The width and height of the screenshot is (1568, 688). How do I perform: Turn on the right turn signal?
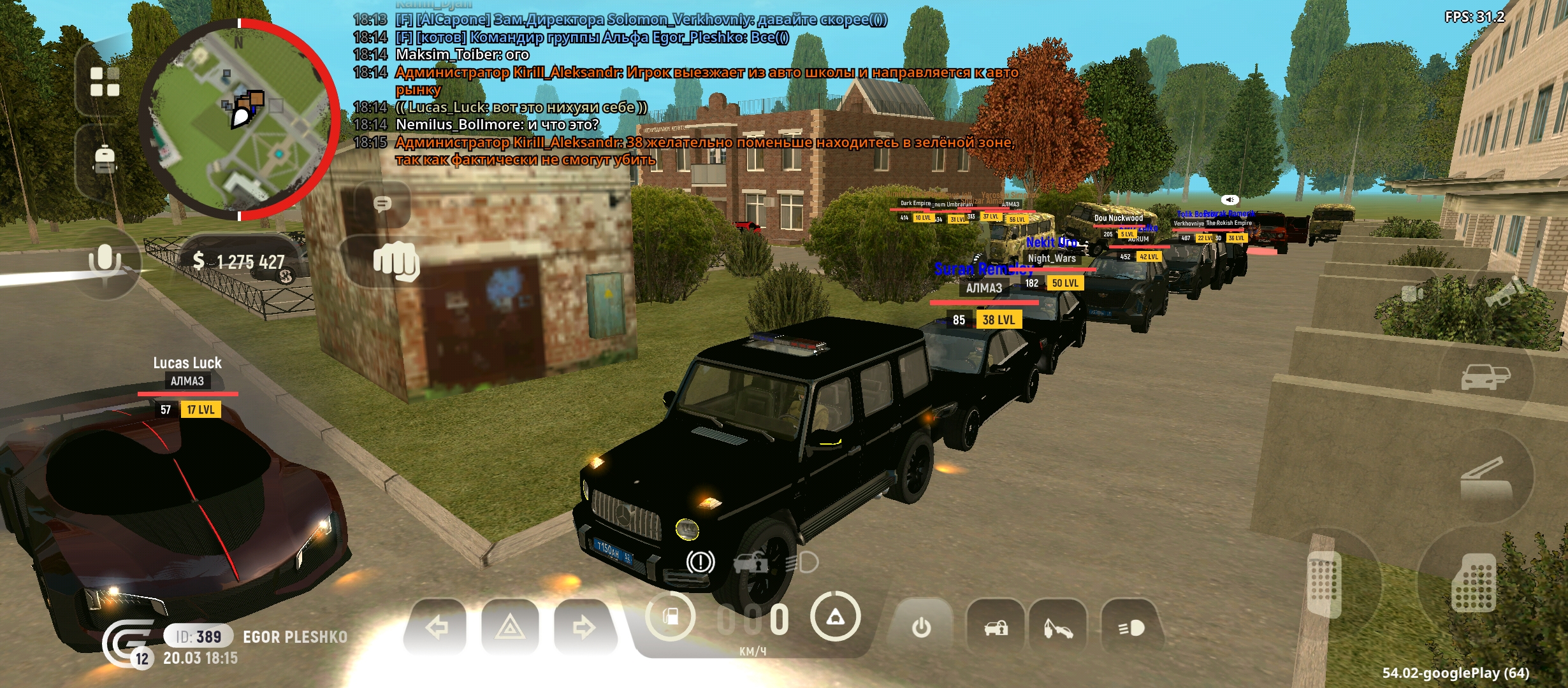pos(583,628)
